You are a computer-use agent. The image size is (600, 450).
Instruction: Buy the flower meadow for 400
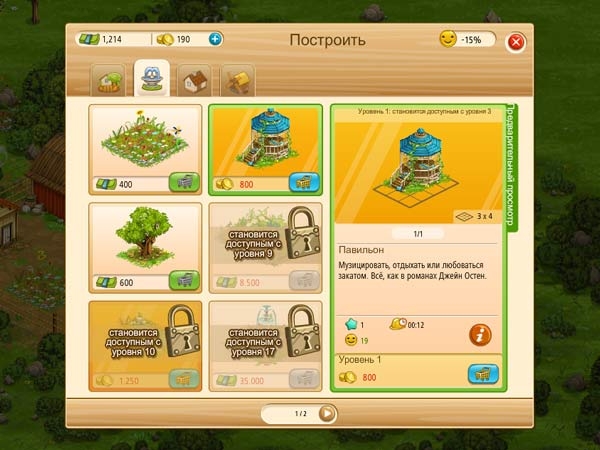[183, 183]
